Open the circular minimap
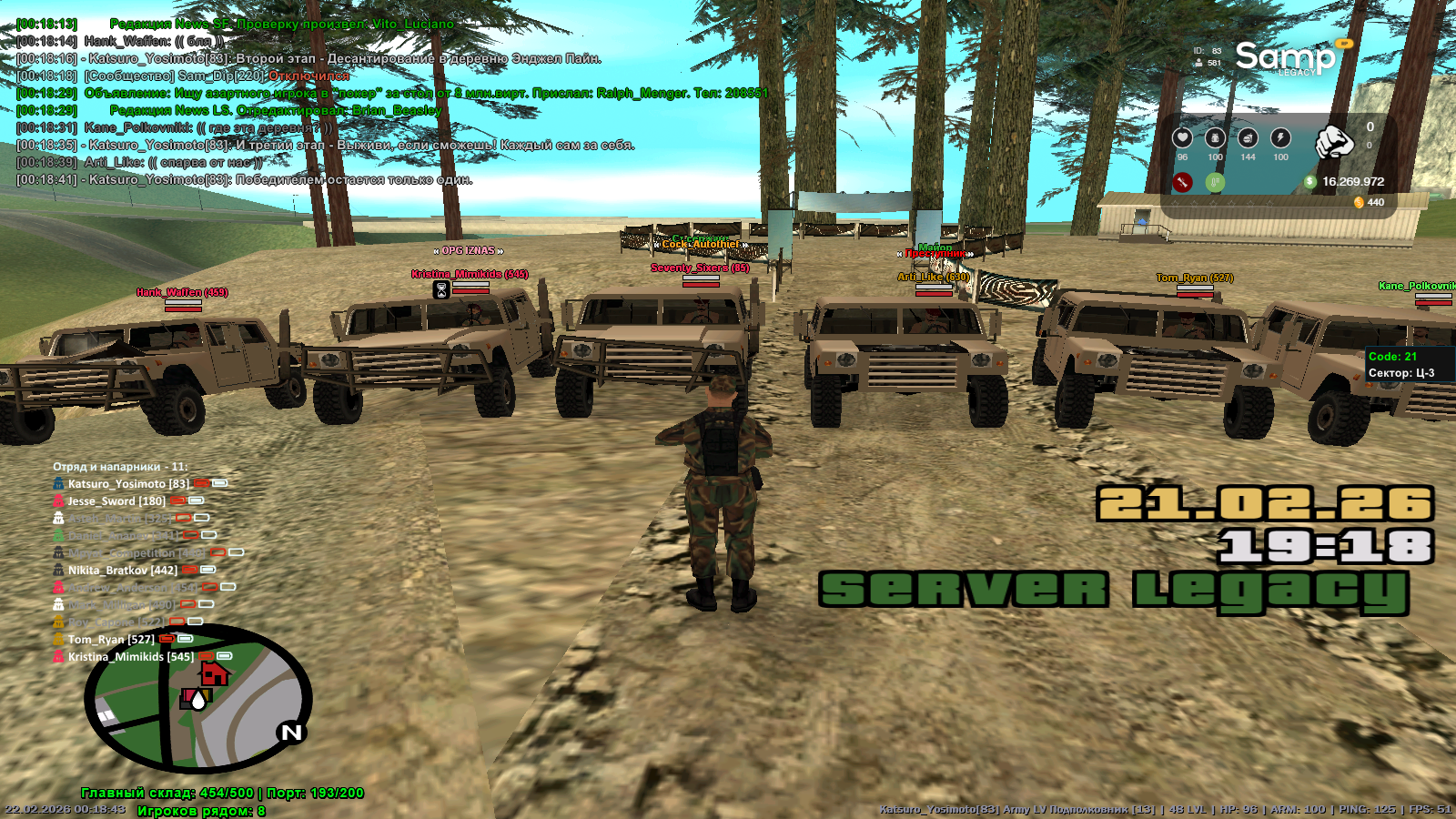Viewport: 1456px width, 819px height. coord(198,699)
